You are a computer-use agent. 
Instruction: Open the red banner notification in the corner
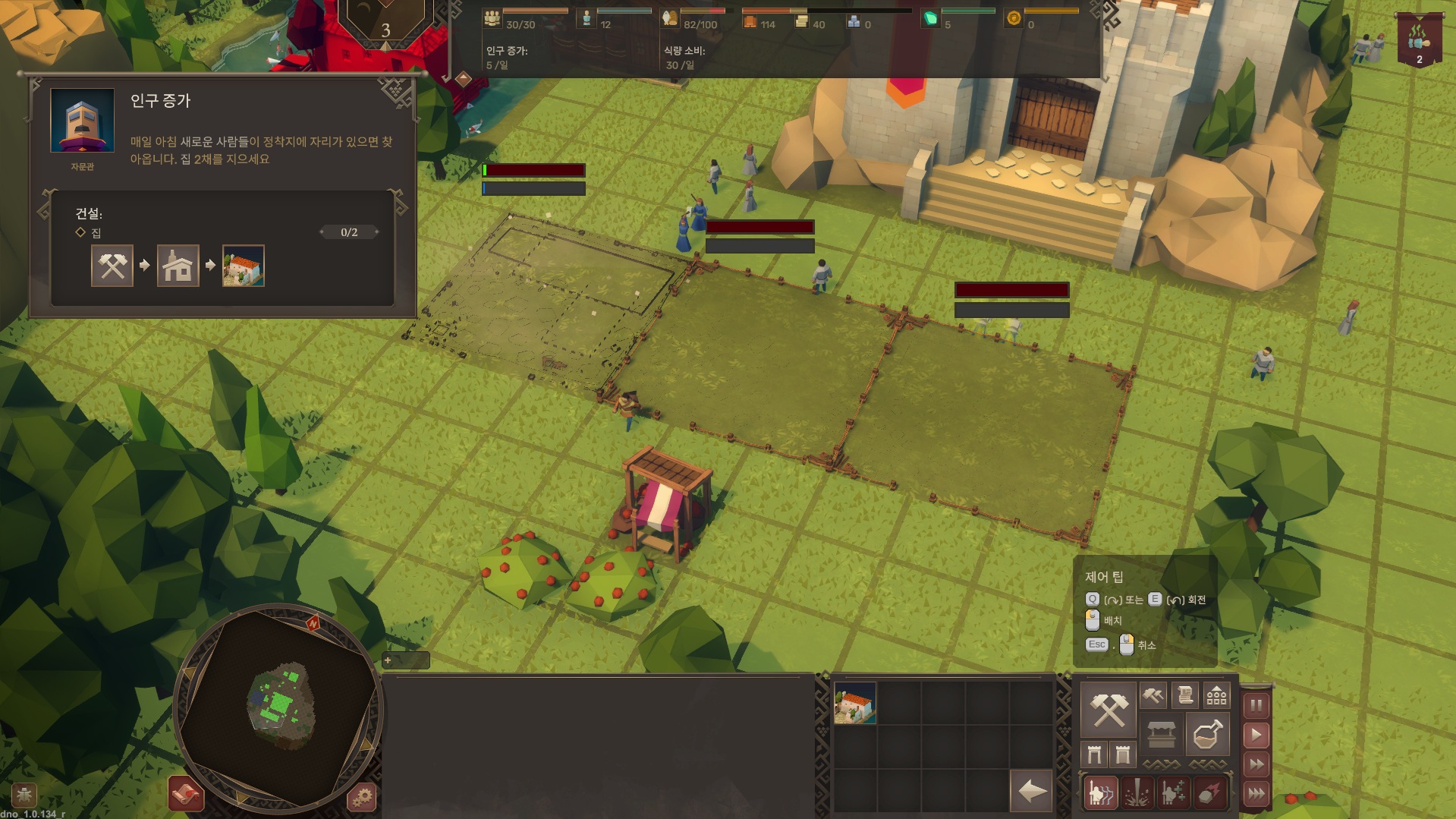tap(1418, 39)
